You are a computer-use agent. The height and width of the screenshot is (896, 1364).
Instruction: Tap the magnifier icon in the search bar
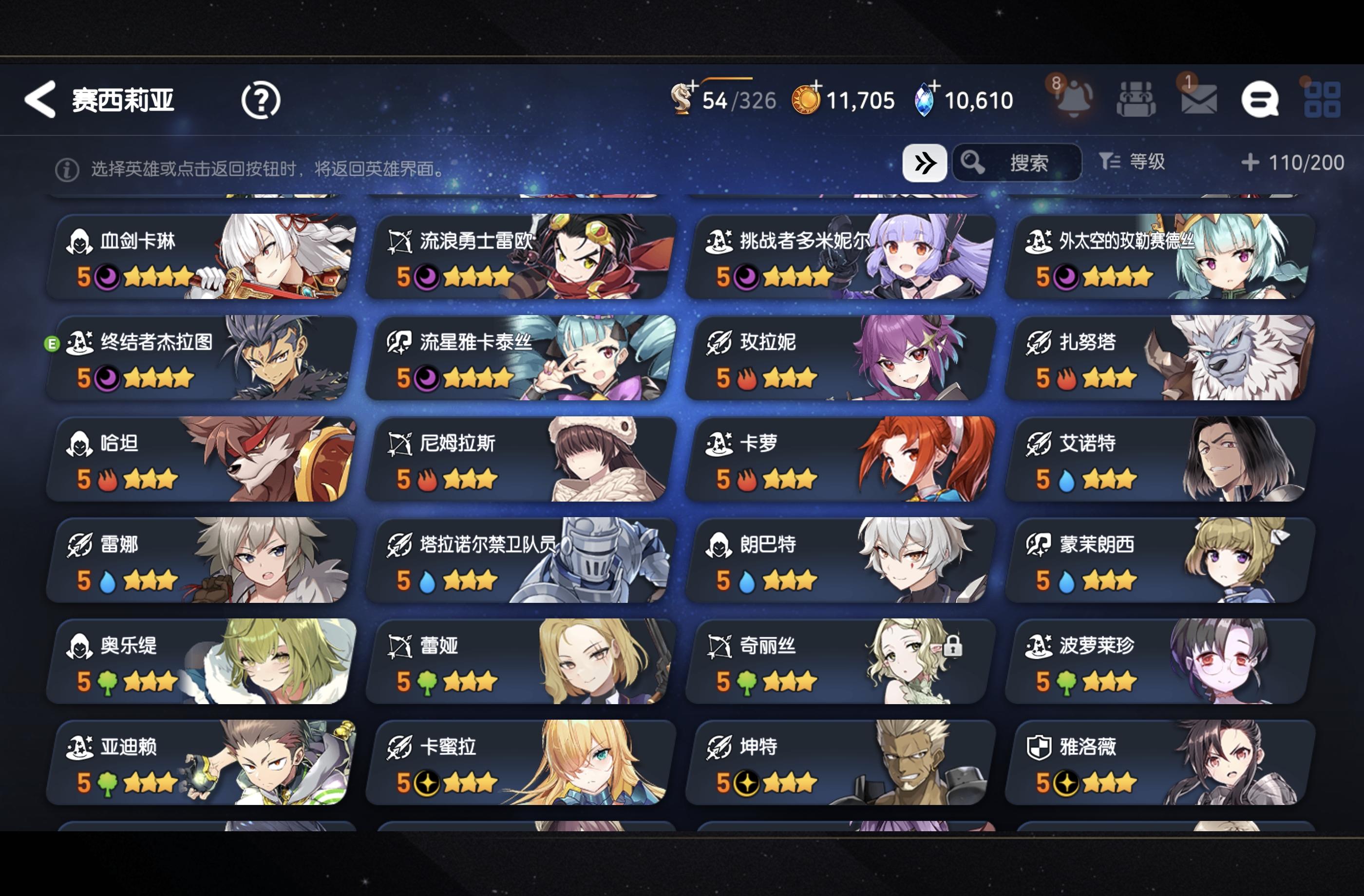click(972, 163)
